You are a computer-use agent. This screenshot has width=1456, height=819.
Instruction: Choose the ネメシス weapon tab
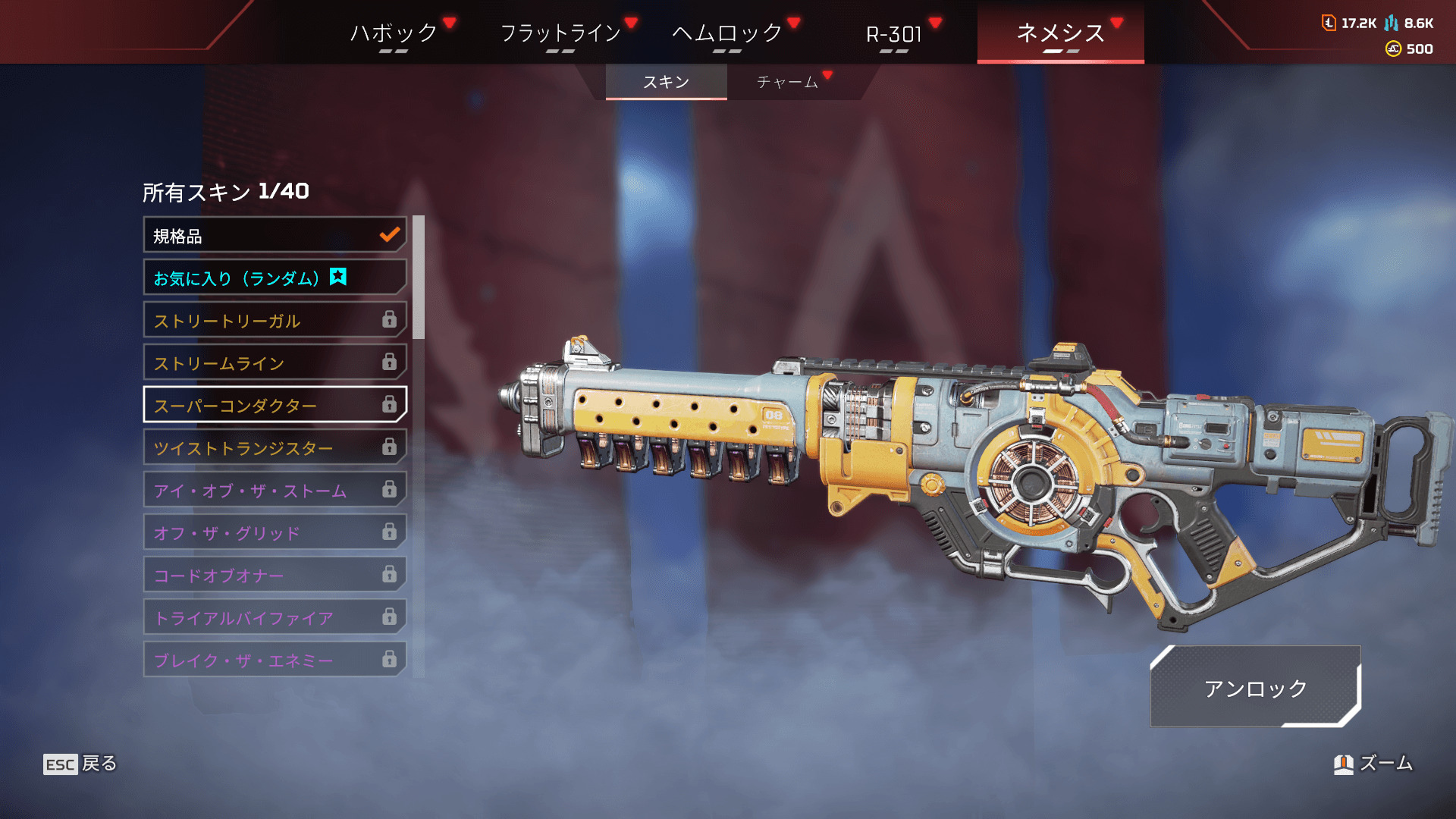[1060, 33]
